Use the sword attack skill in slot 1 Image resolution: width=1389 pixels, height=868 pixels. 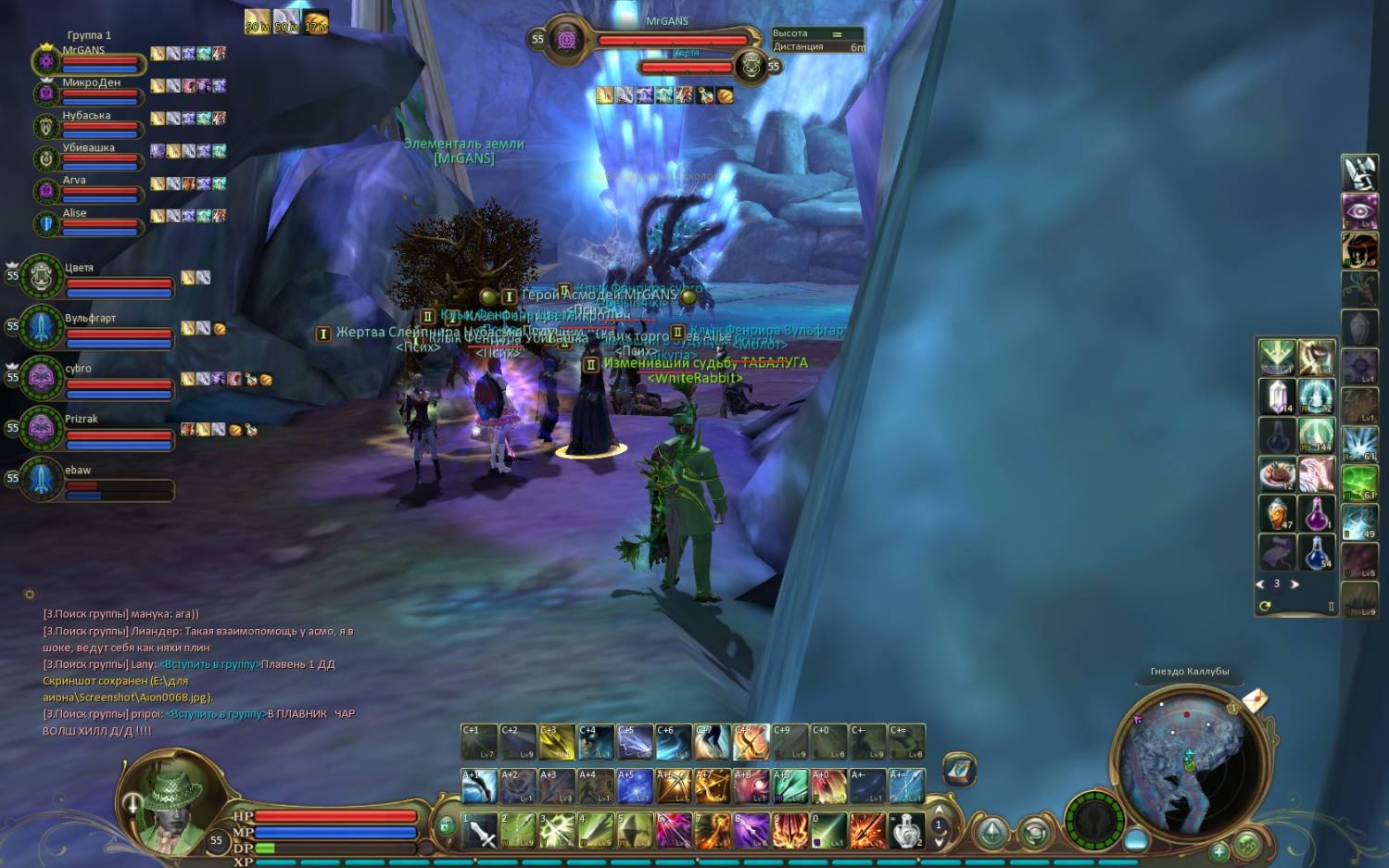(x=480, y=831)
